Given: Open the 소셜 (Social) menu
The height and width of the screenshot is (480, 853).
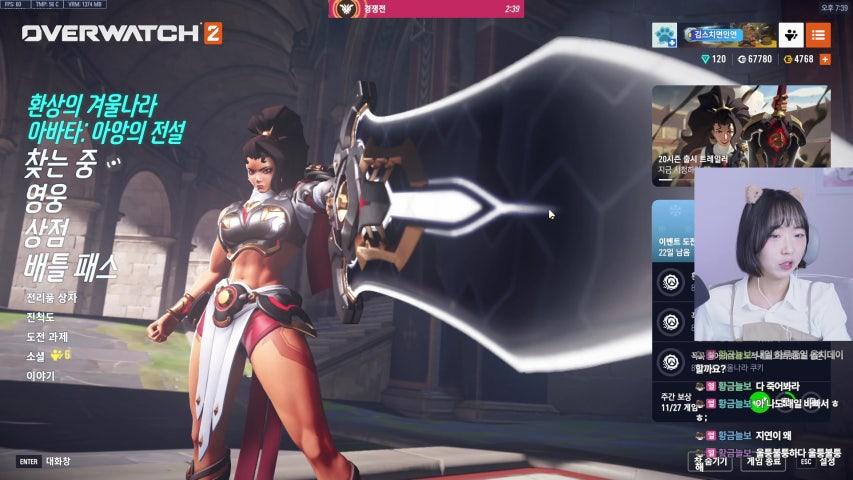Looking at the screenshot, I should 36,355.
